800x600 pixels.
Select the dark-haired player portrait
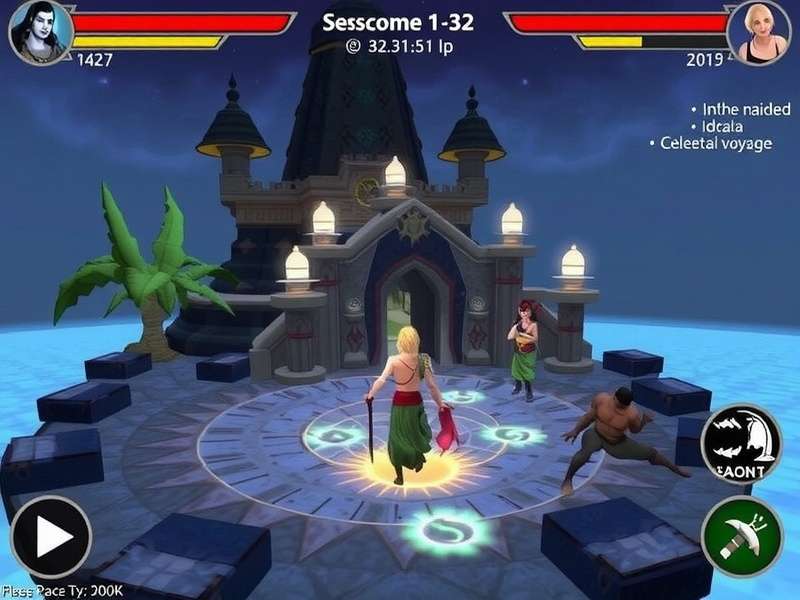(x=40, y=31)
